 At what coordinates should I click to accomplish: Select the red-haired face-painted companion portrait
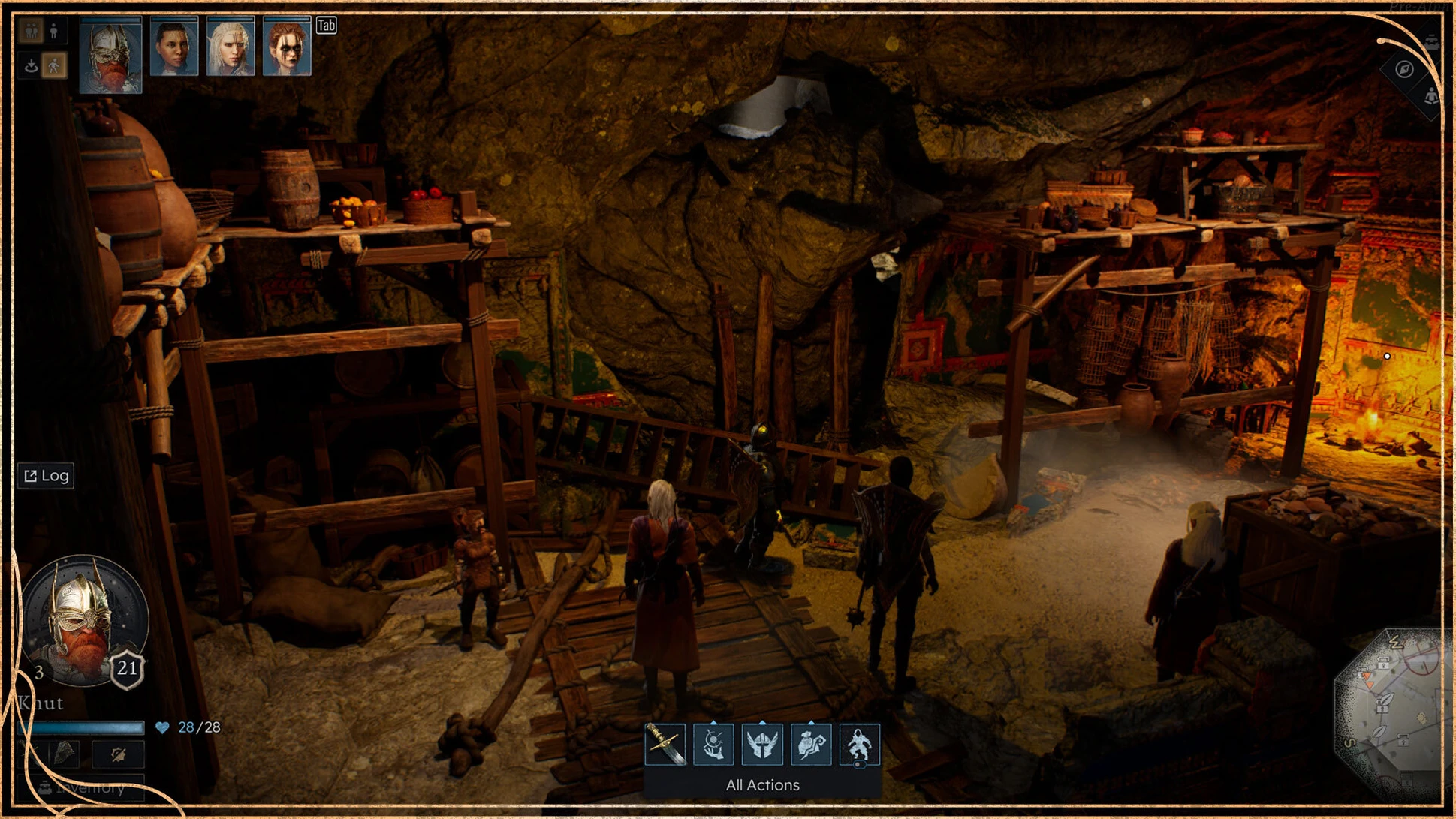click(287, 47)
